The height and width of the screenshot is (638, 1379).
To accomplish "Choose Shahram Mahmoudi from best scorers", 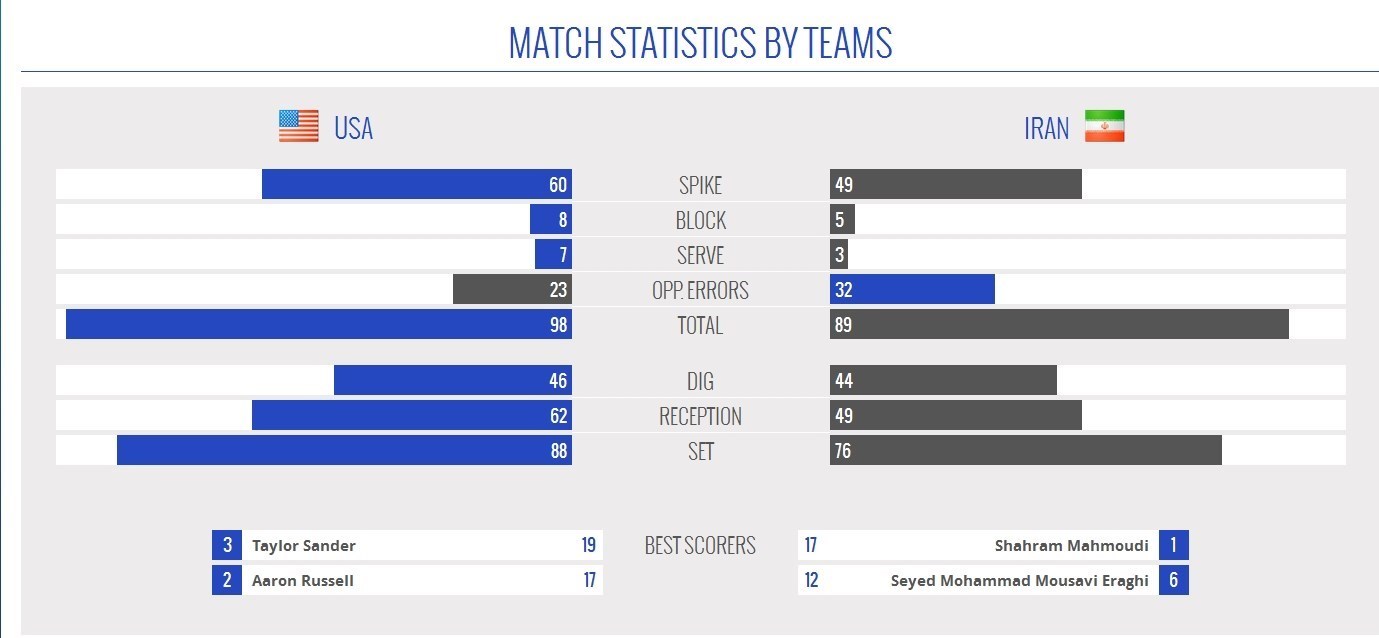I will pos(1071,545).
